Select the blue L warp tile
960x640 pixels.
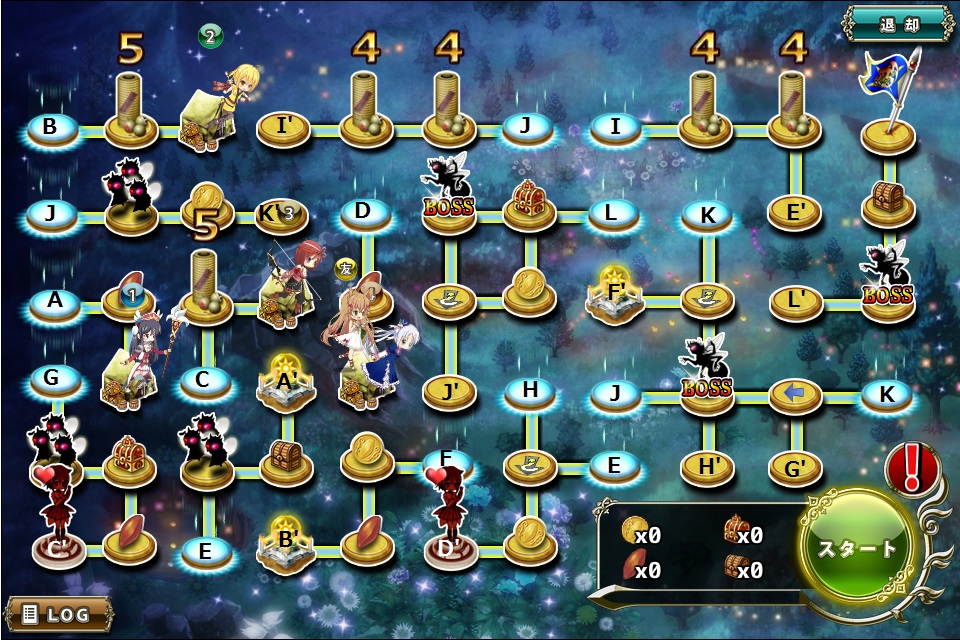point(615,213)
